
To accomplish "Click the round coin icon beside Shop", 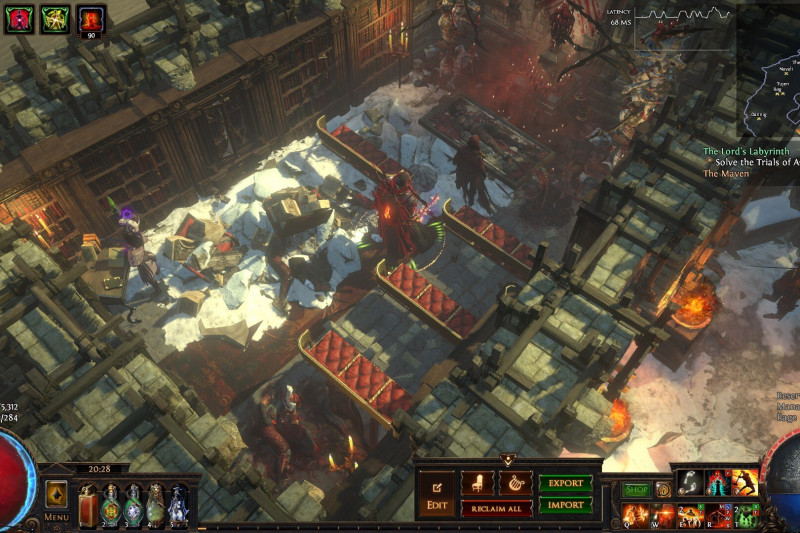I will (x=662, y=490).
